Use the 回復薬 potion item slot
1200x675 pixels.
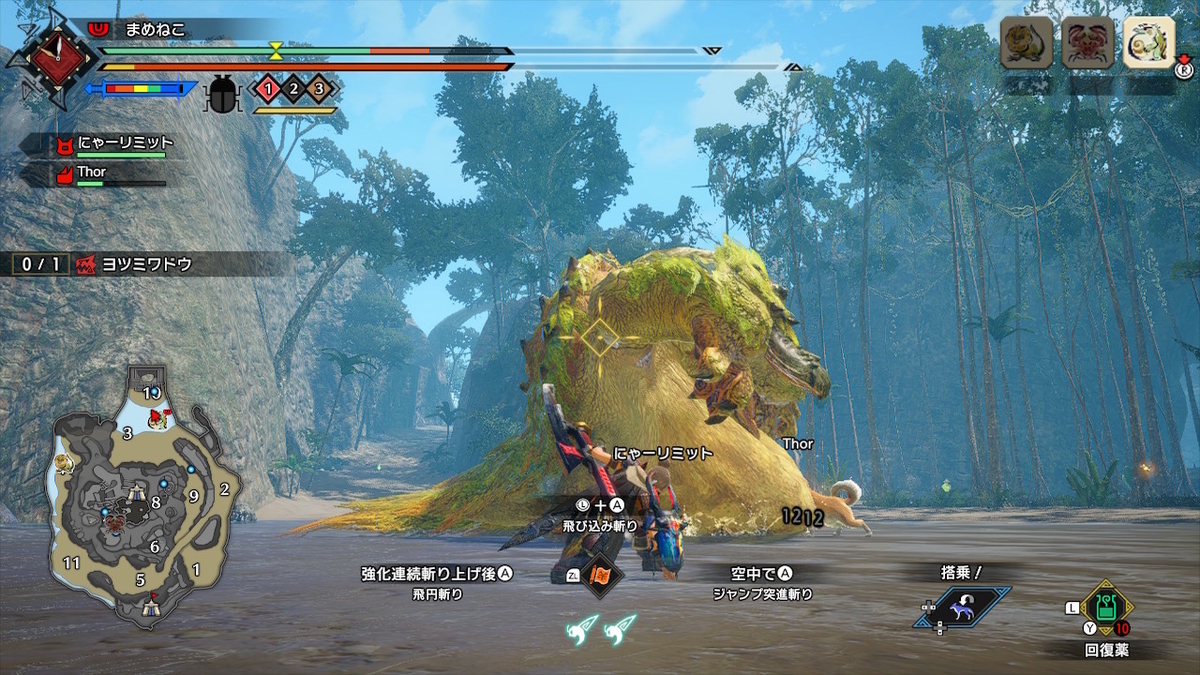1106,605
